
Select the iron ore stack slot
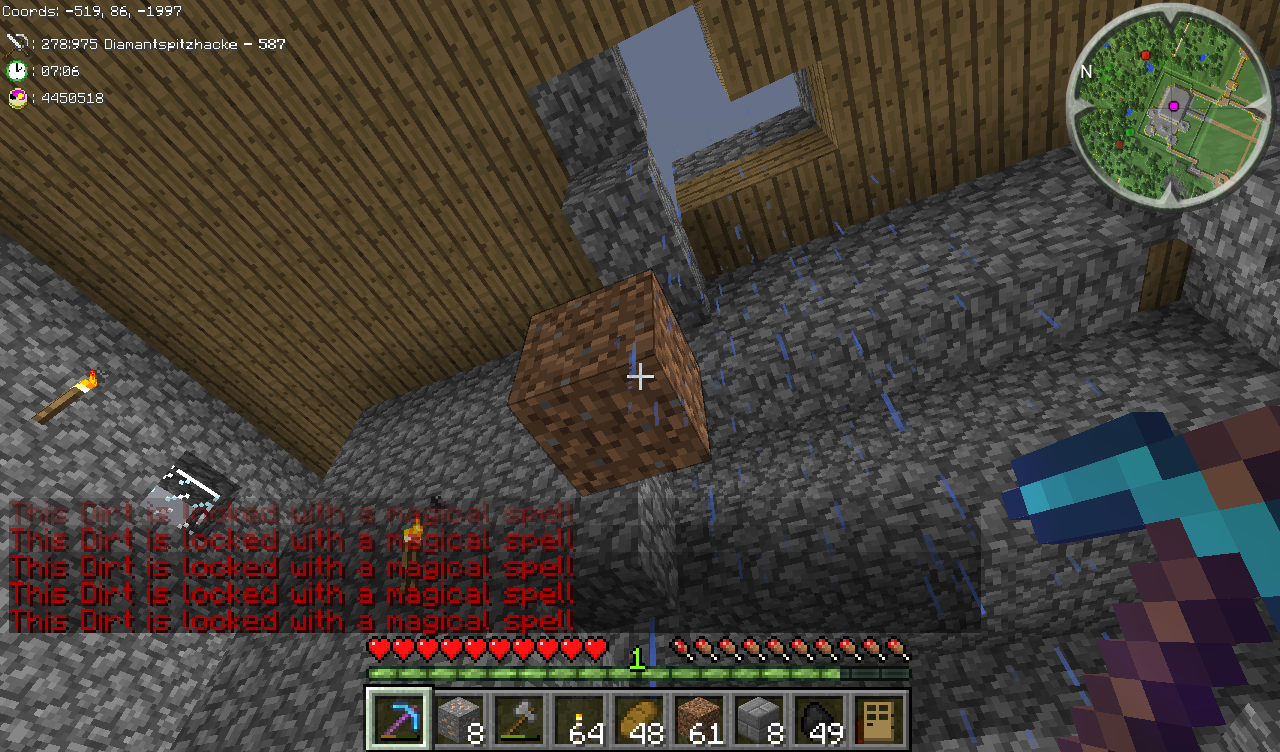[459, 718]
